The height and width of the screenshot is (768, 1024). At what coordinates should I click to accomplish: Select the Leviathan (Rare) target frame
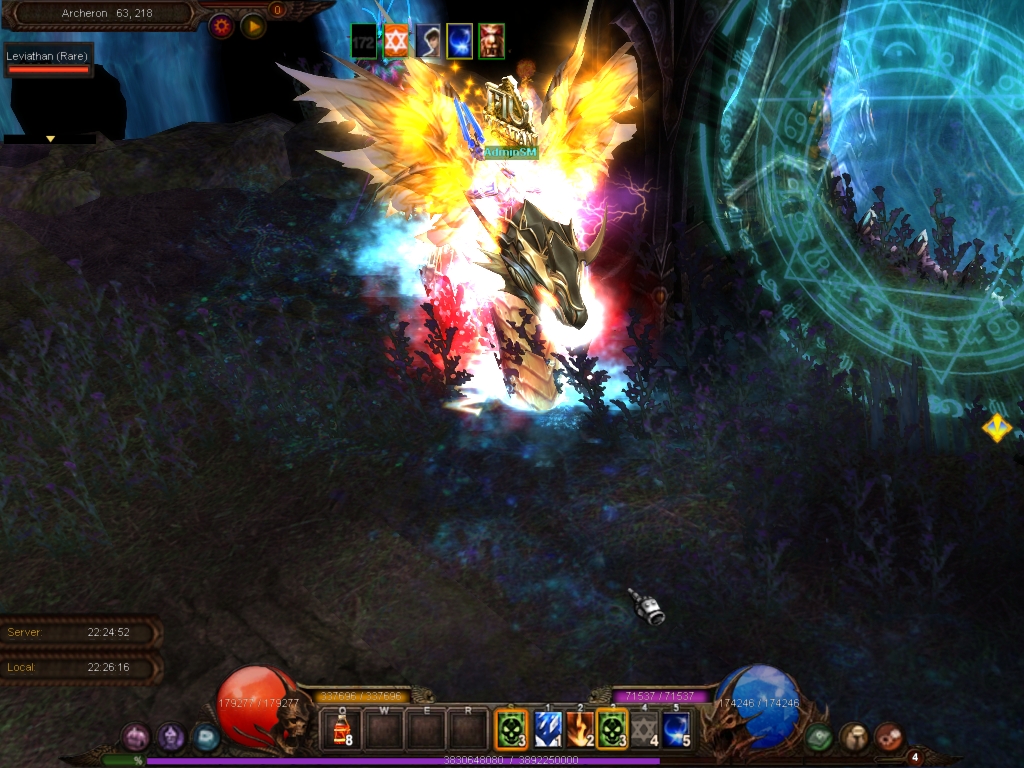click(48, 61)
